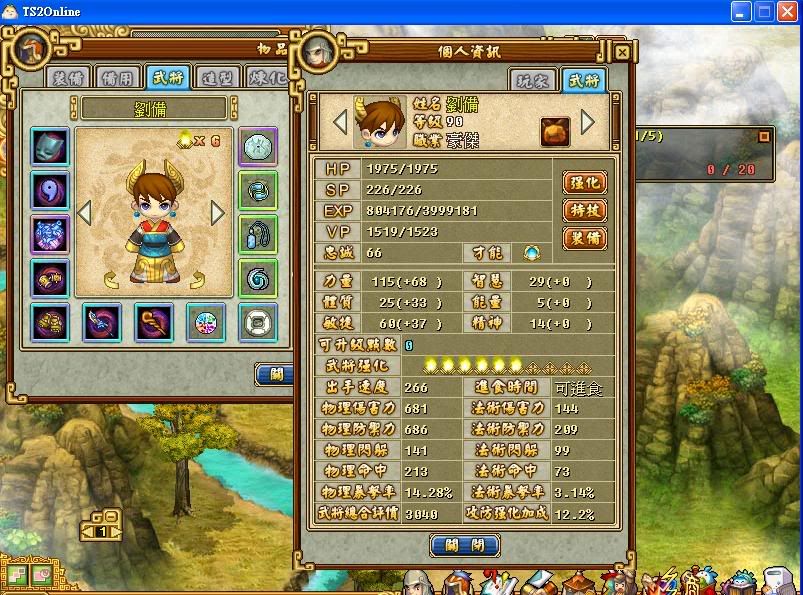Select the 裝備 tab in the item window
This screenshot has height=595, width=803.
67,78
